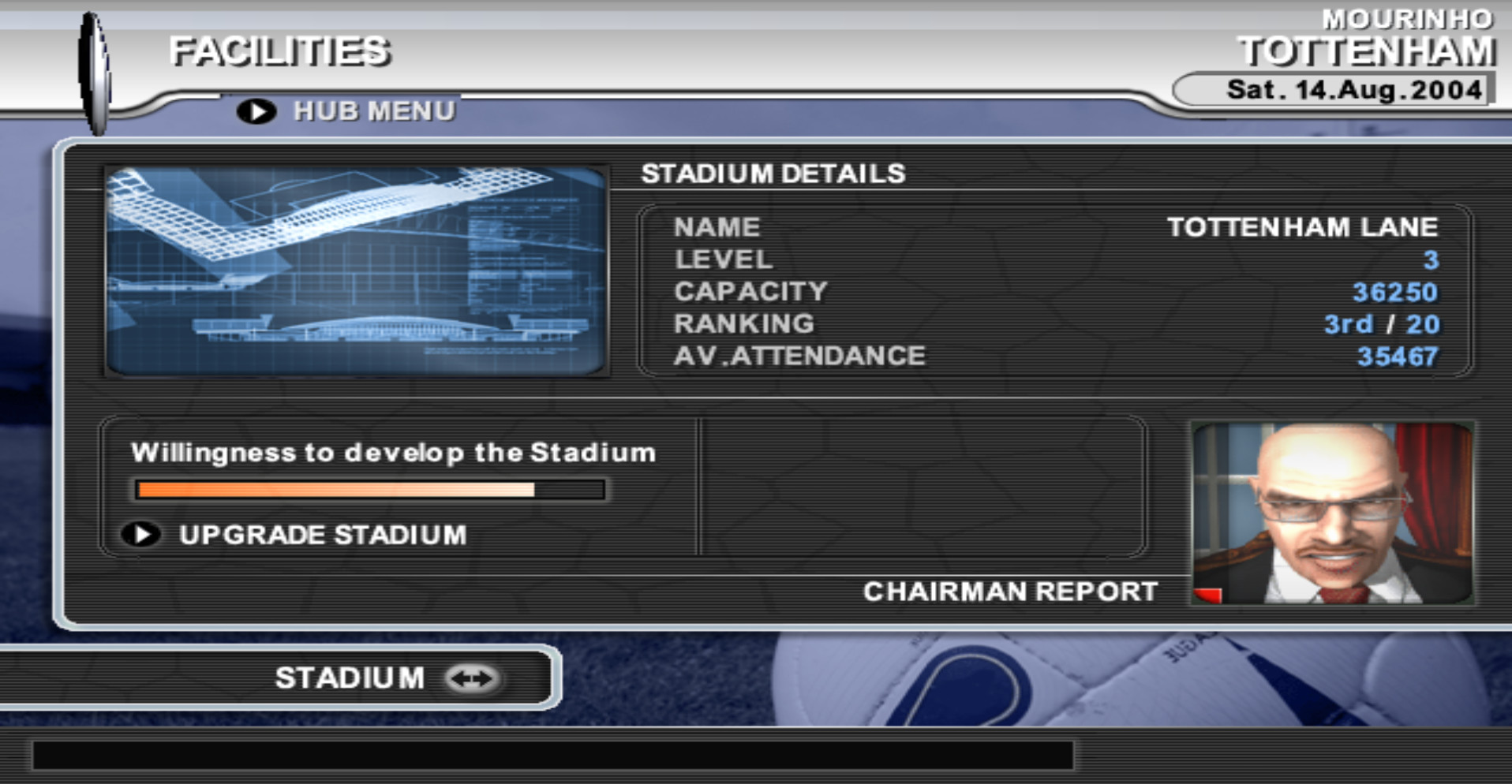Open the stadium blueprint image

click(x=355, y=272)
